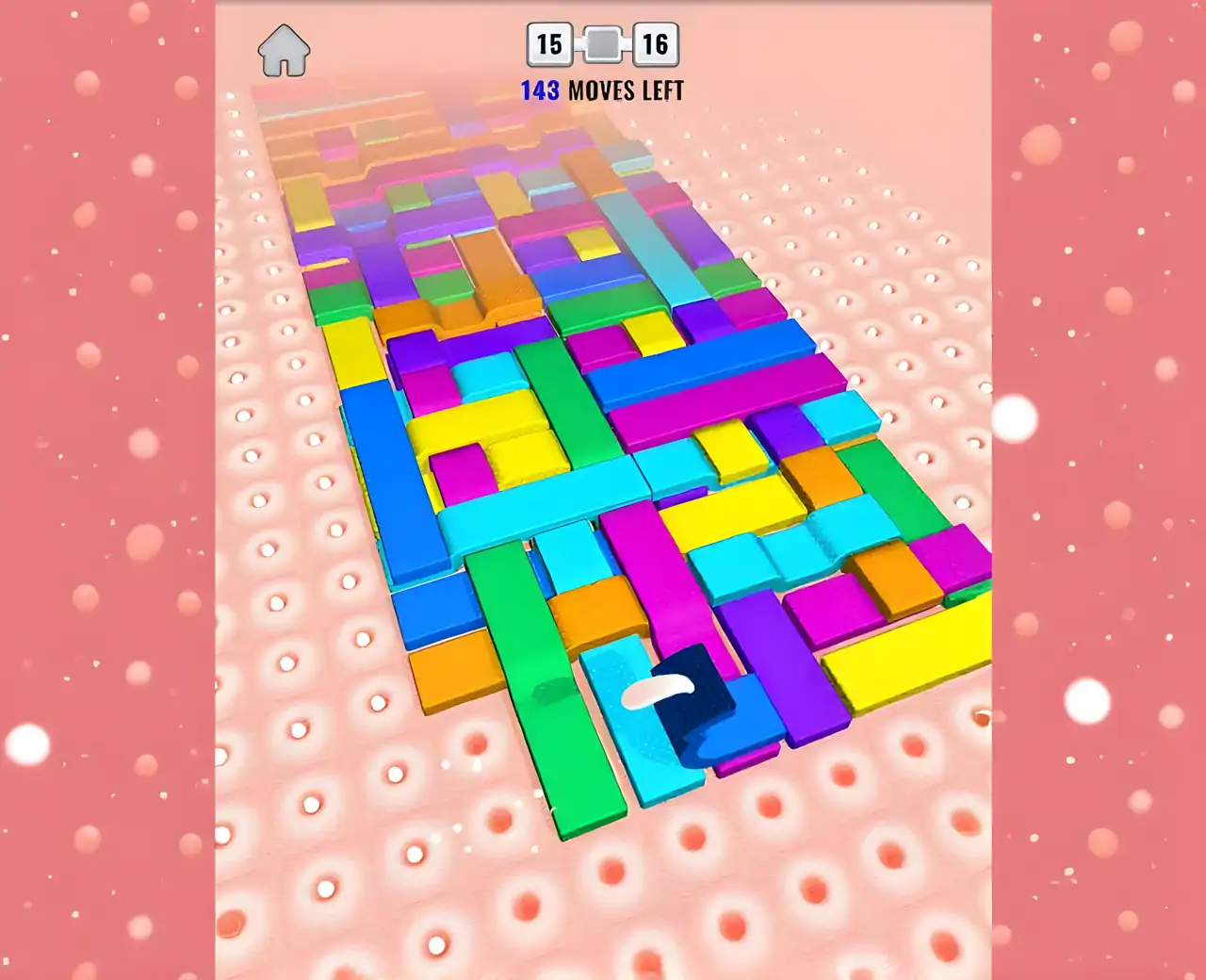
Task: Click the 143 MOVES LEFT label
Action: (603, 91)
